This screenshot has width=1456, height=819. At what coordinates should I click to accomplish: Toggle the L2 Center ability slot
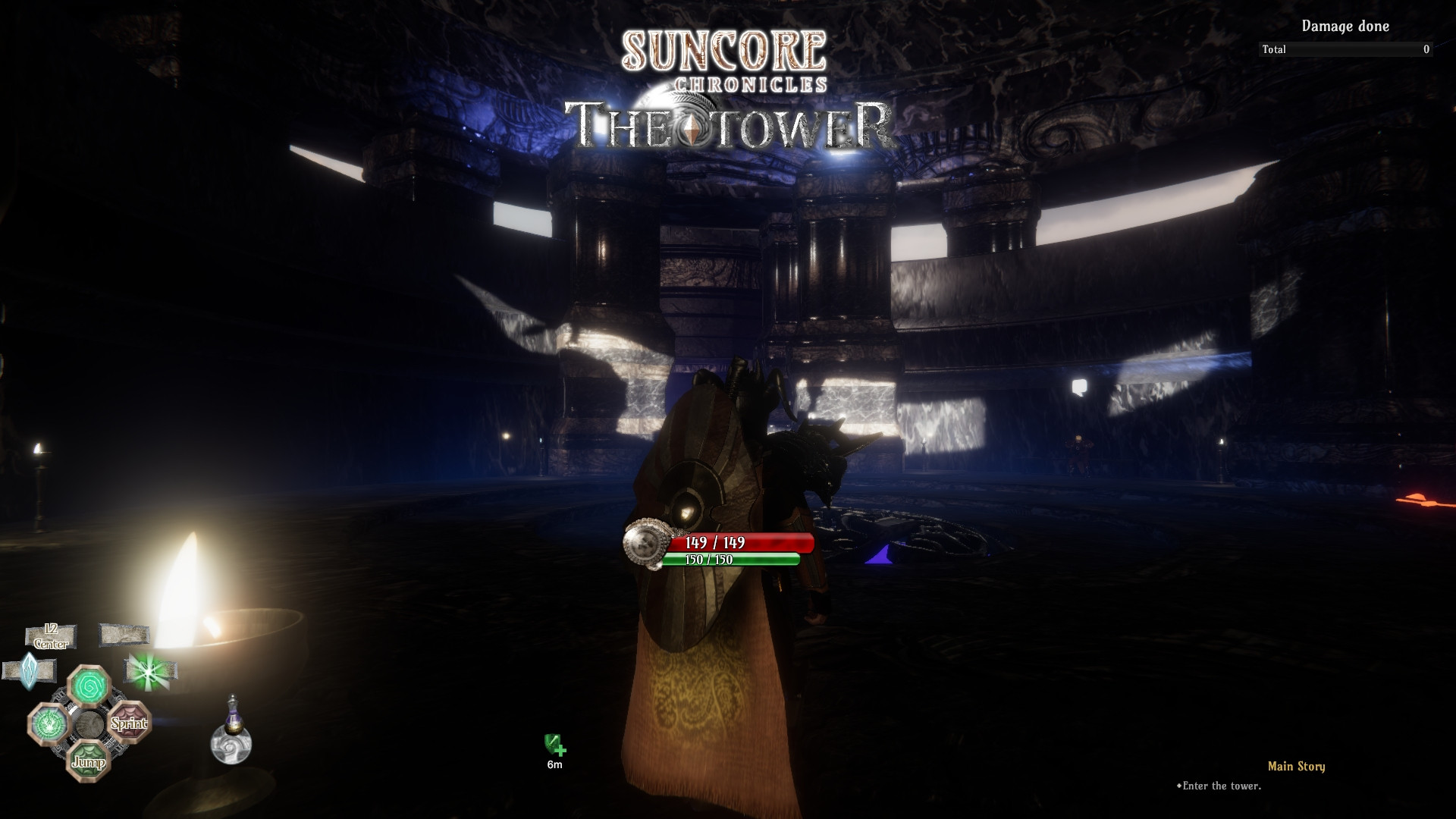pos(50,636)
